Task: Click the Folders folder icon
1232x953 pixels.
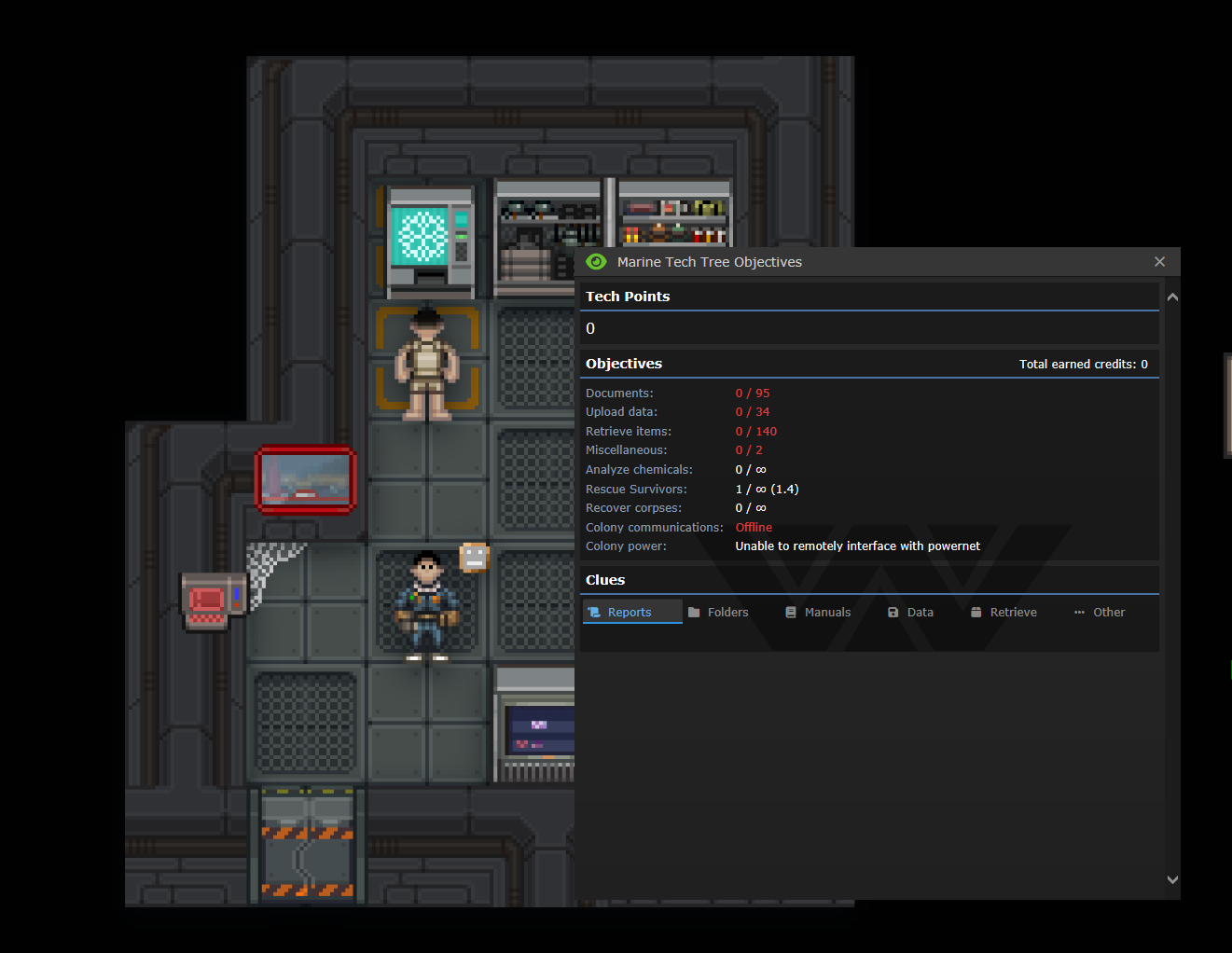Action: click(696, 612)
